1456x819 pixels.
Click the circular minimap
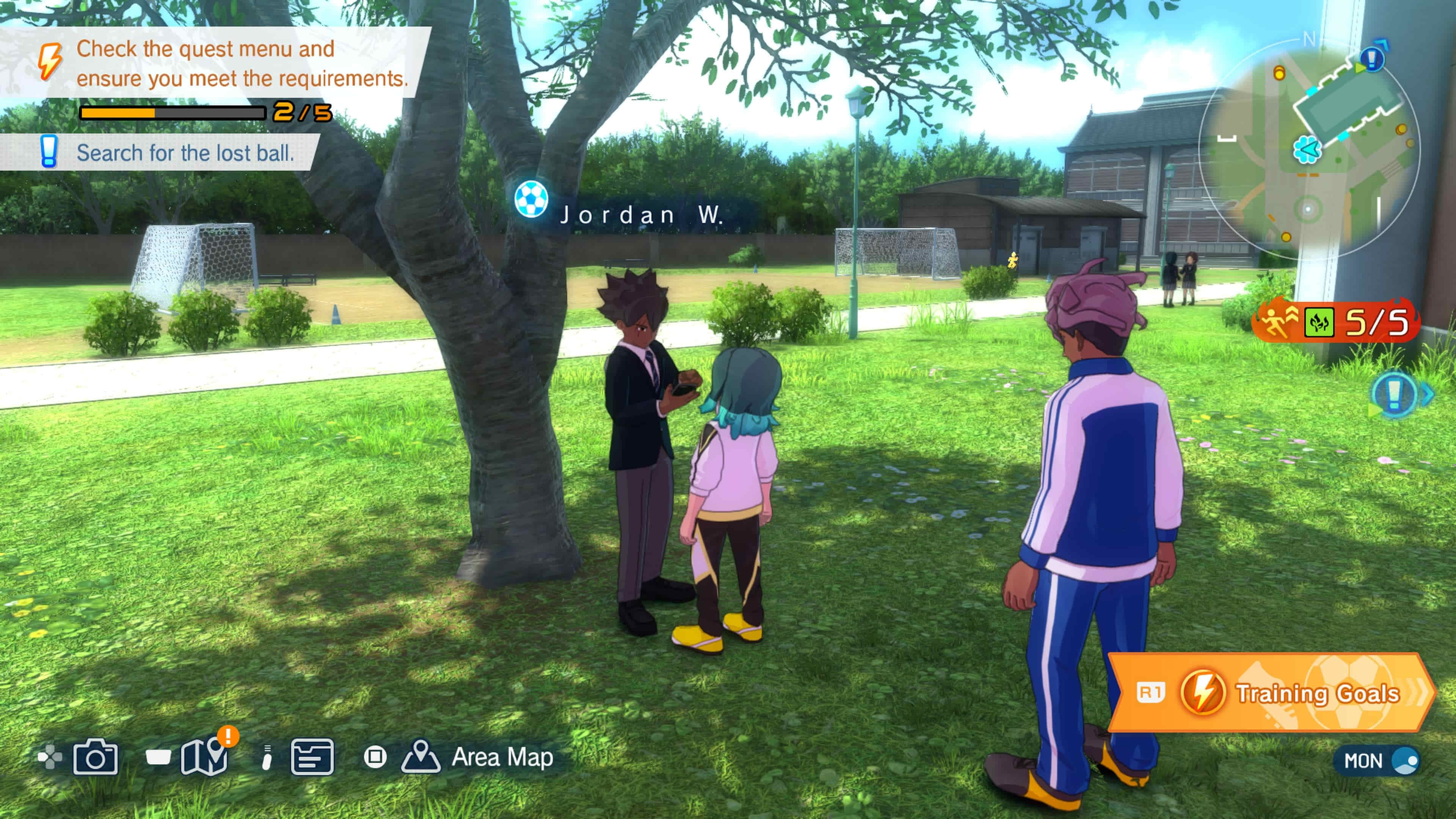point(1309,150)
